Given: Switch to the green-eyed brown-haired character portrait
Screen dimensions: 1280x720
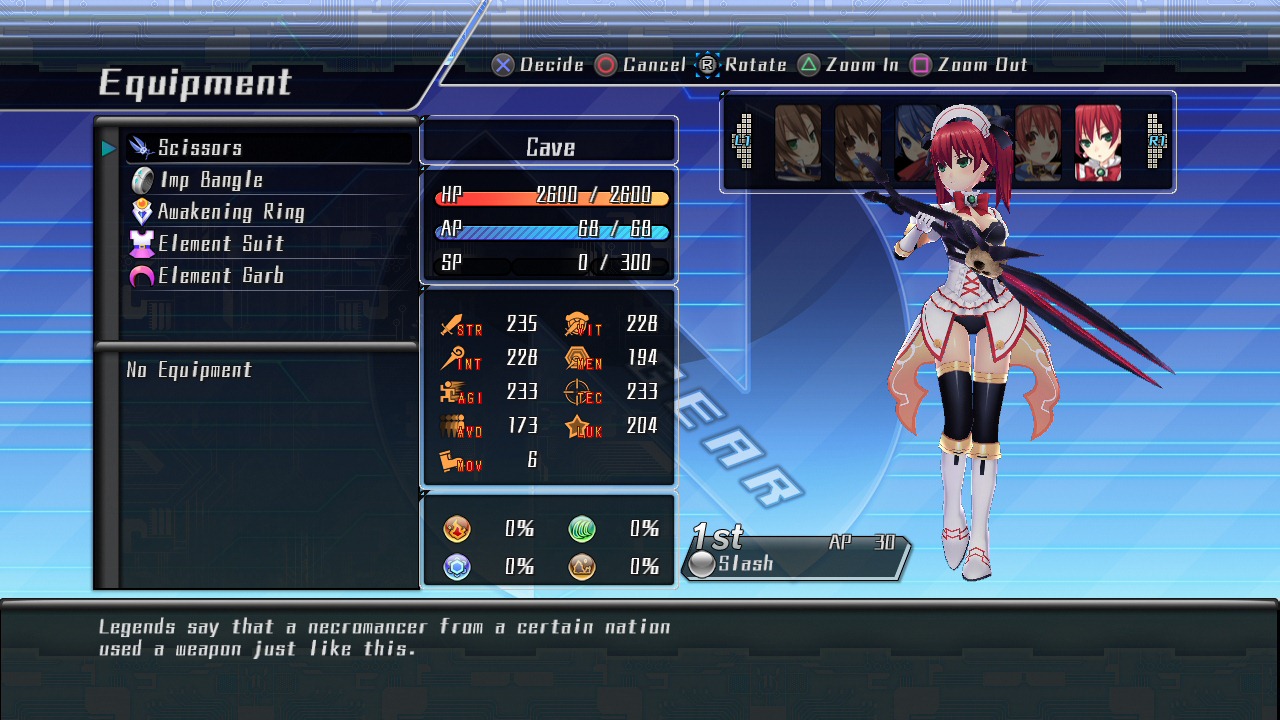Looking at the screenshot, I should click(798, 143).
